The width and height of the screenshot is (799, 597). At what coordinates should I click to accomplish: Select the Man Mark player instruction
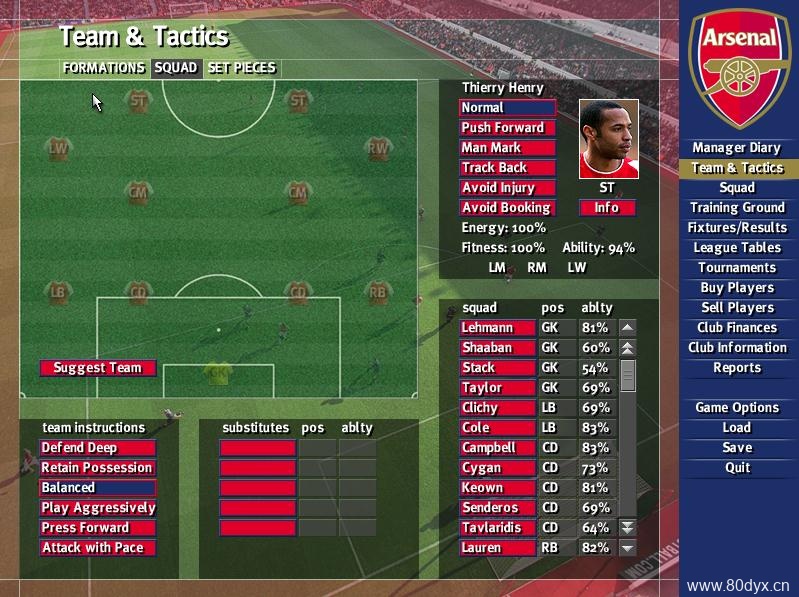[x=507, y=148]
